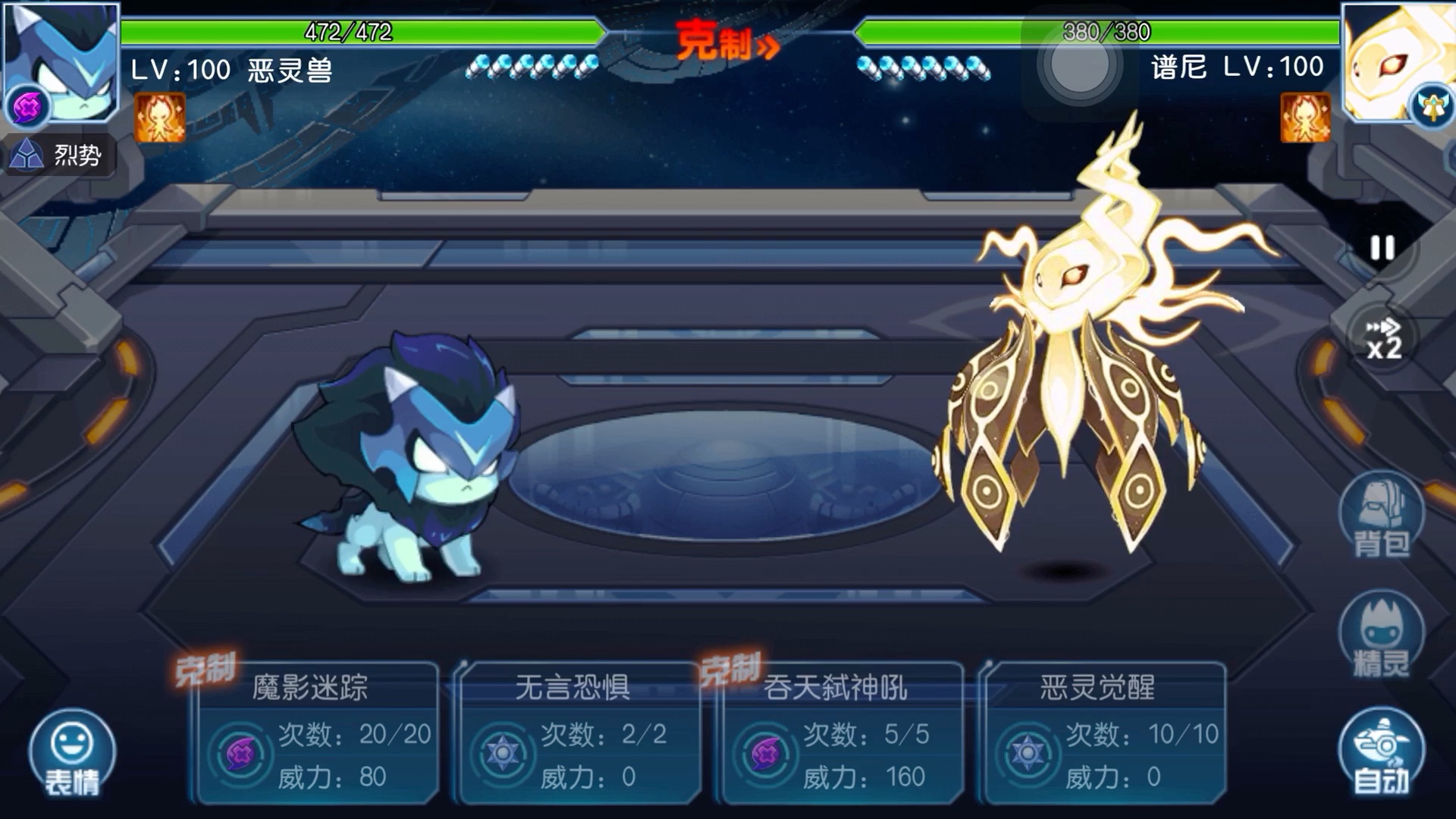Cast 吞天弑神吼 attack skill
This screenshot has height=819, width=1456.
[842, 733]
